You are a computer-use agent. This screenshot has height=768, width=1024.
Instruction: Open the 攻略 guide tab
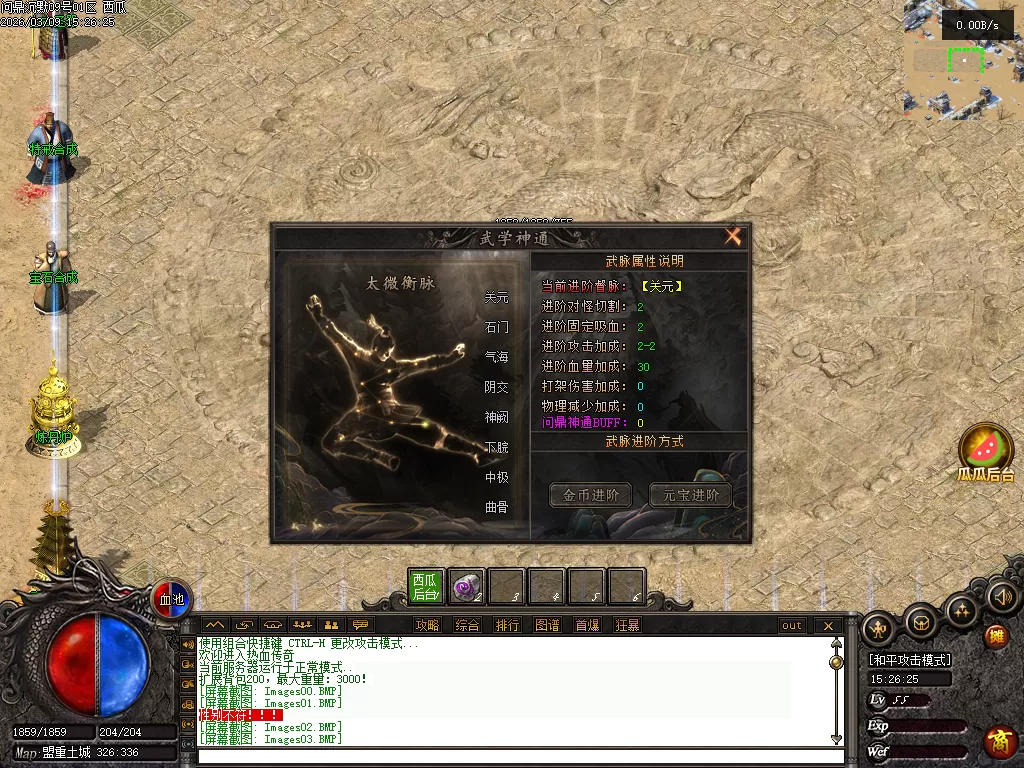[427, 626]
